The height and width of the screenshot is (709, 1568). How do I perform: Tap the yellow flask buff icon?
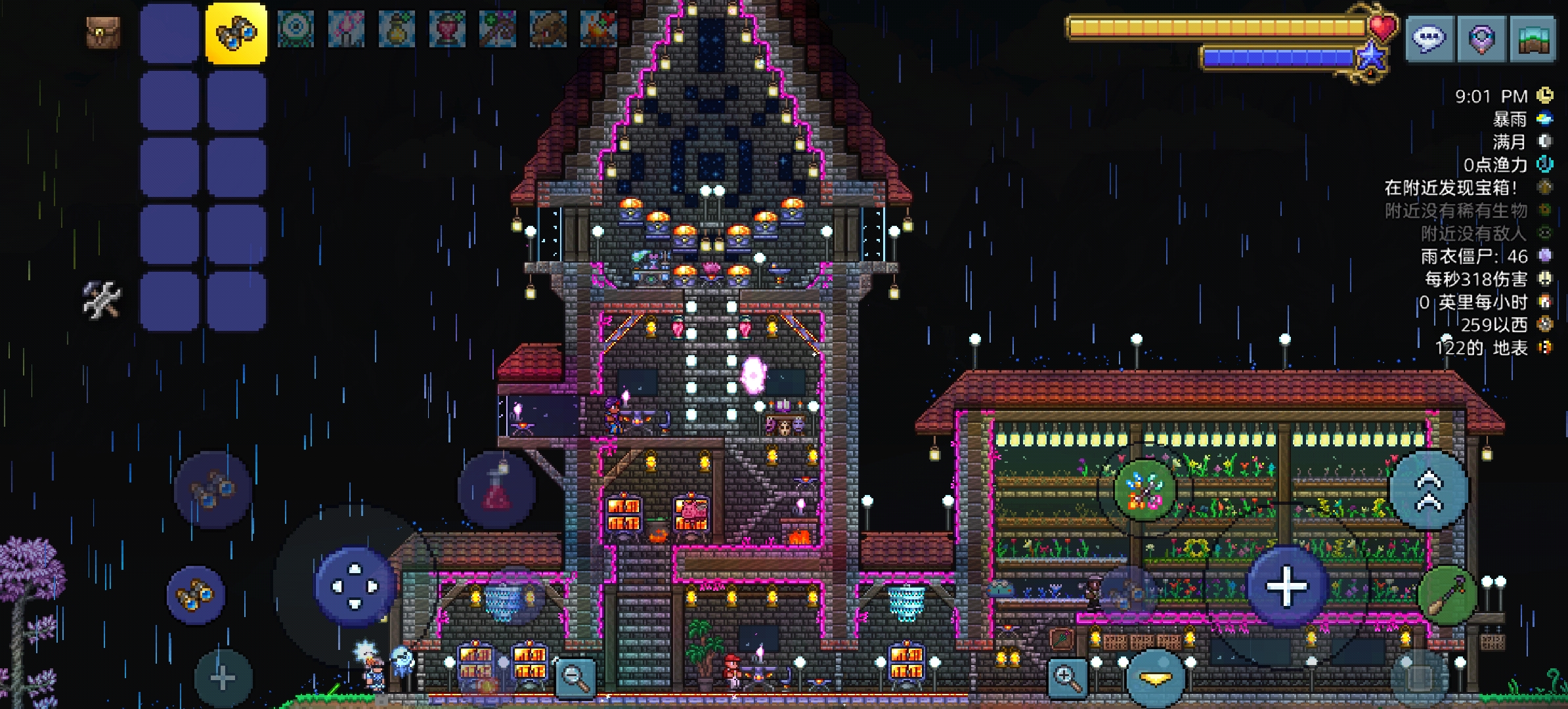397,30
